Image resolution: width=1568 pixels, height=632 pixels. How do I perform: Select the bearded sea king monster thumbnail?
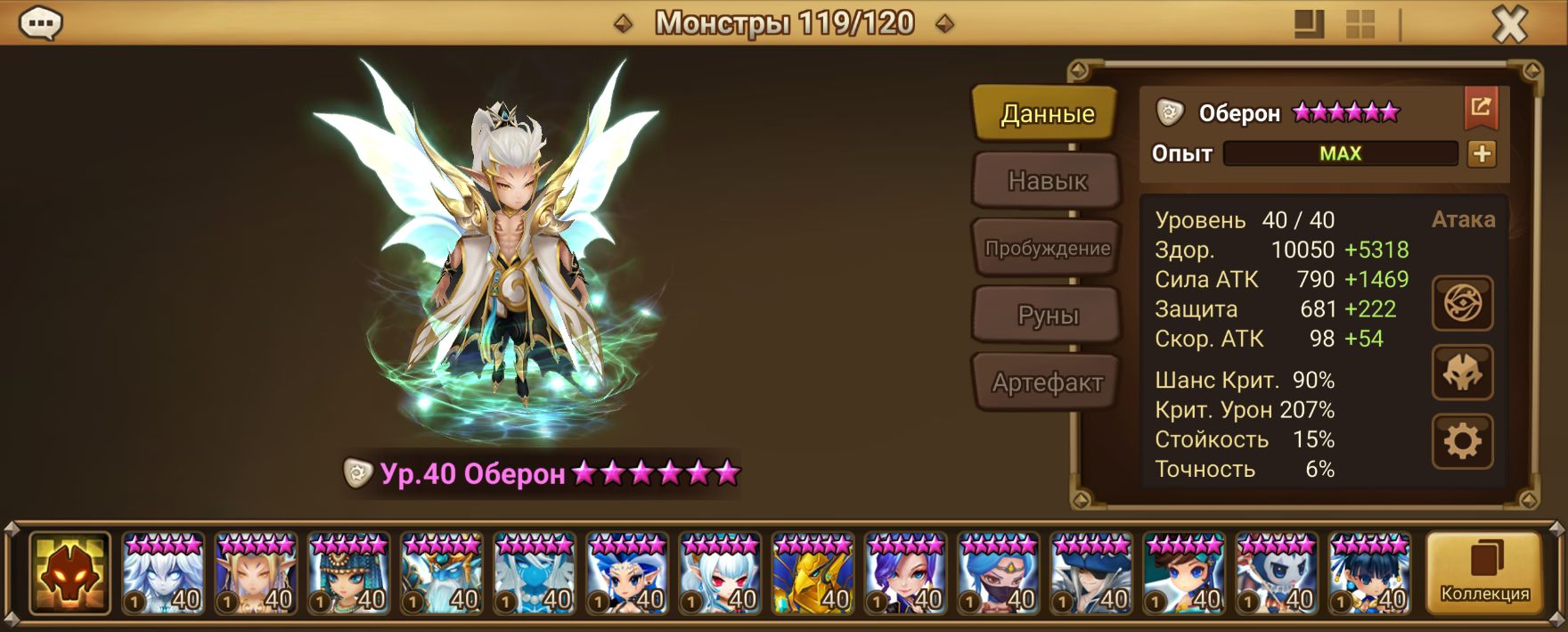[442, 575]
